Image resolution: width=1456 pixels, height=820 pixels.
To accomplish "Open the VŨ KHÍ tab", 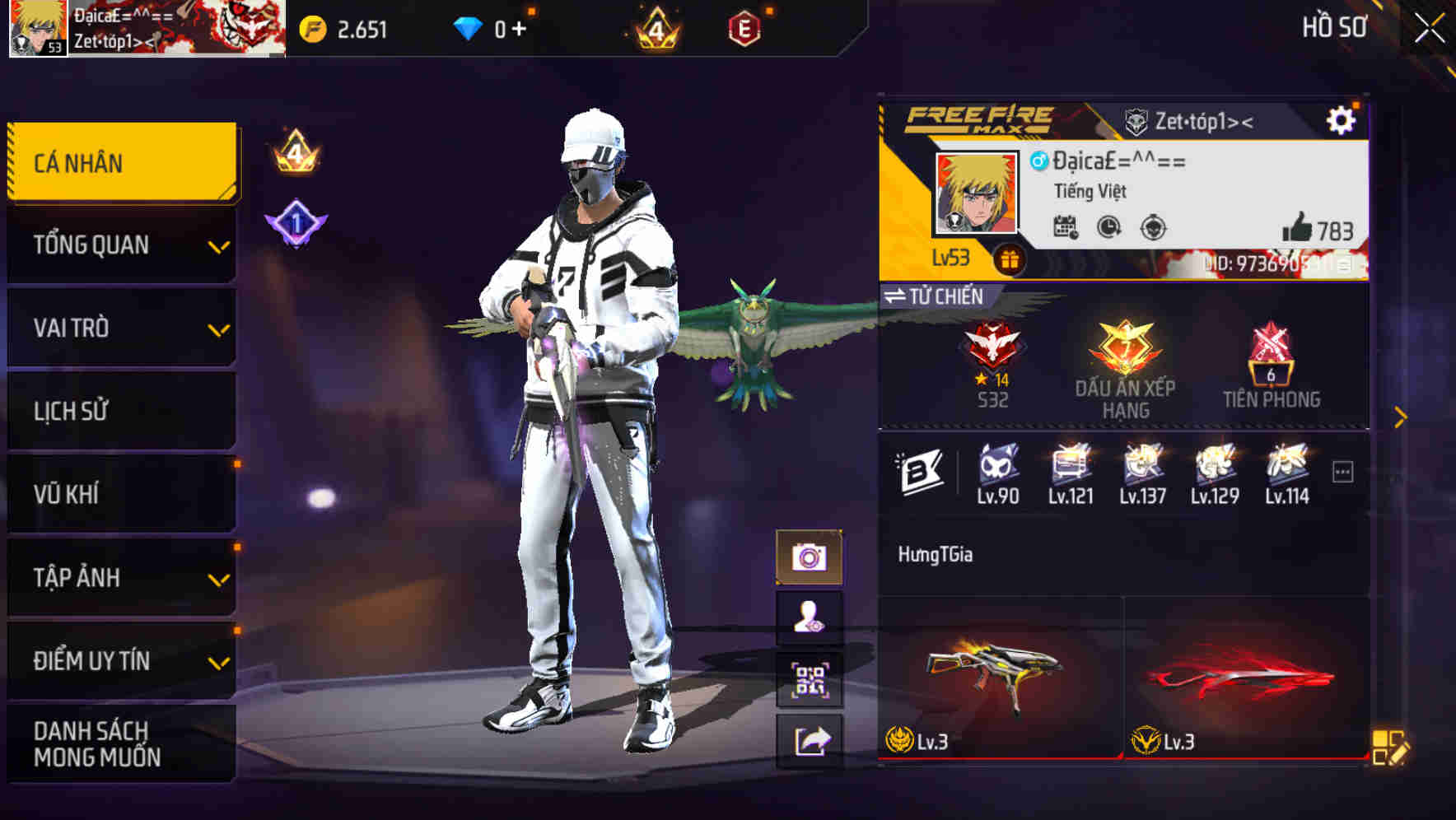I will pyautogui.click(x=121, y=494).
